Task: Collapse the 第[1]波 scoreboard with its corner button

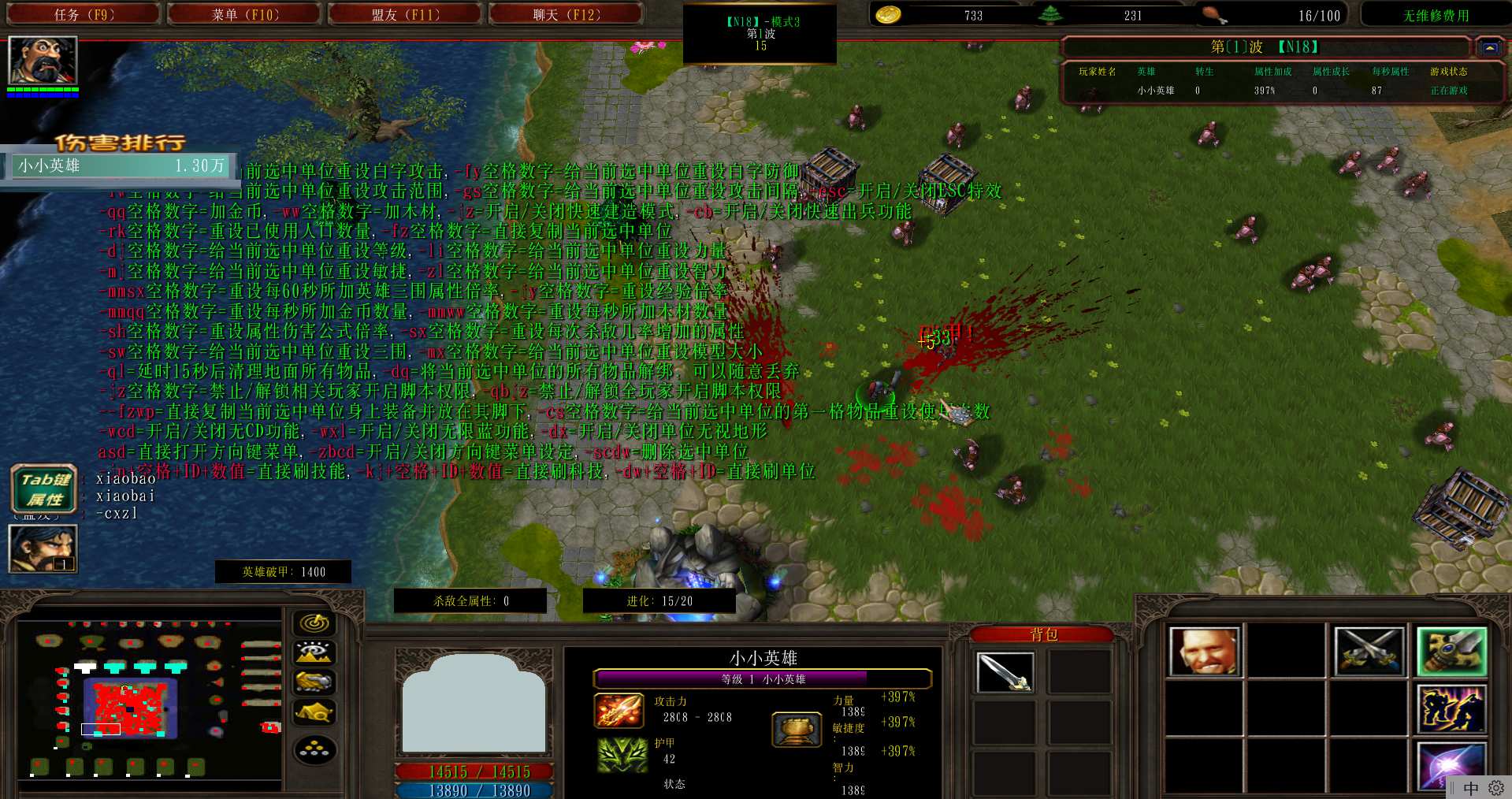Action: tap(1488, 47)
